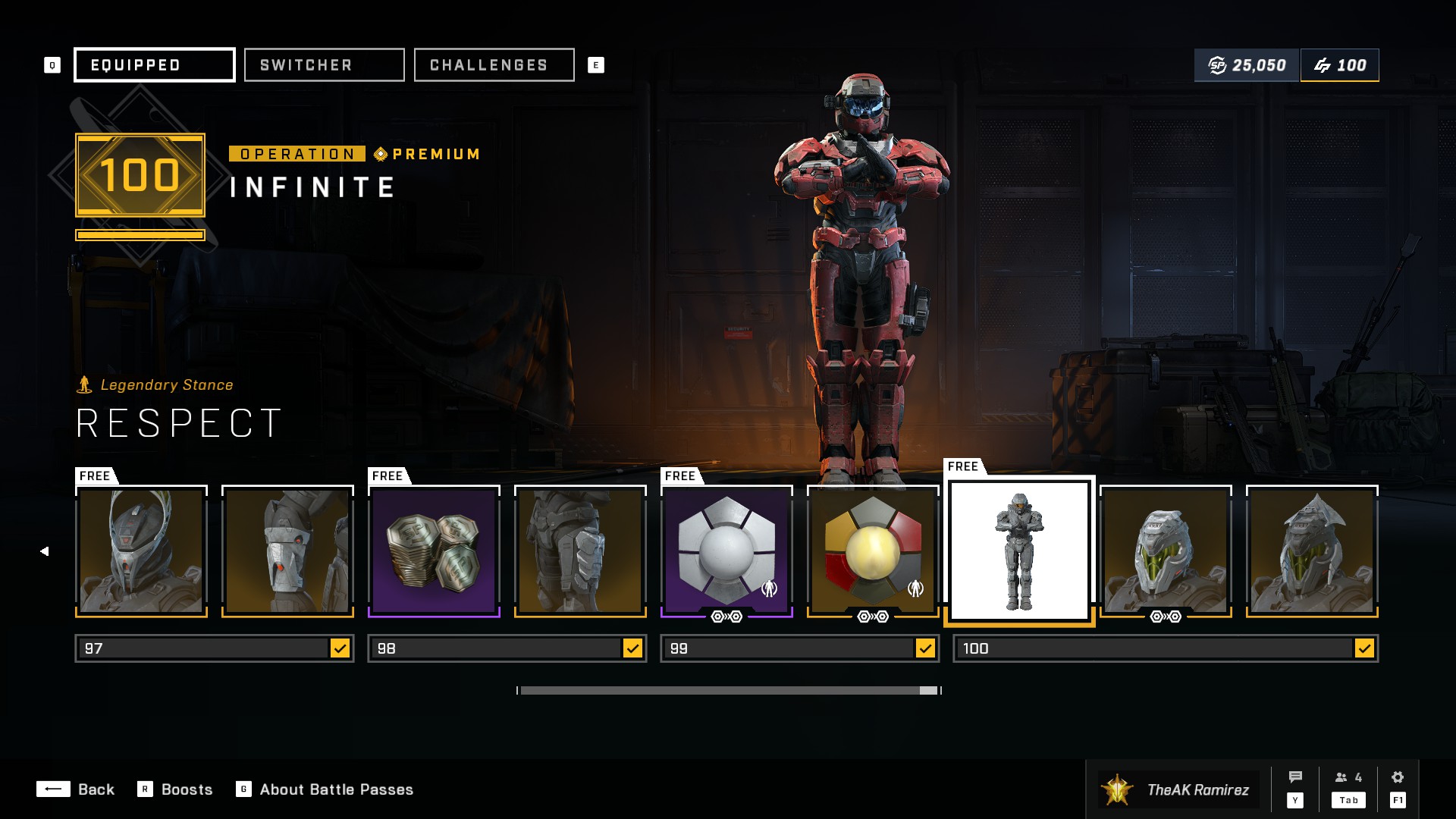1456x819 pixels.
Task: Show About Battle Passes info
Action: coord(325,789)
